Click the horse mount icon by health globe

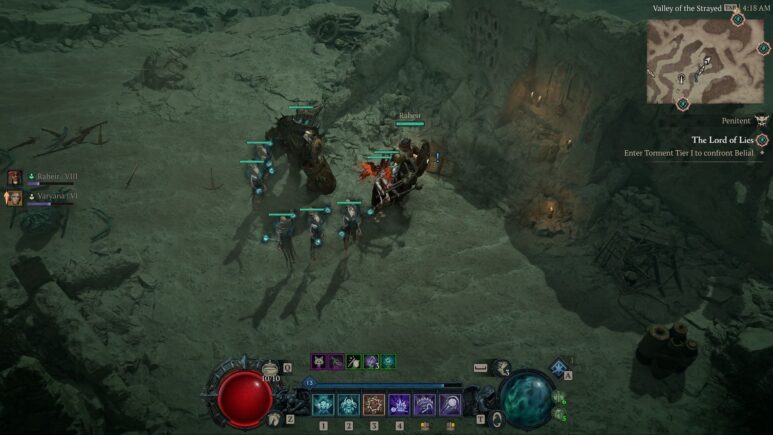coord(273,419)
